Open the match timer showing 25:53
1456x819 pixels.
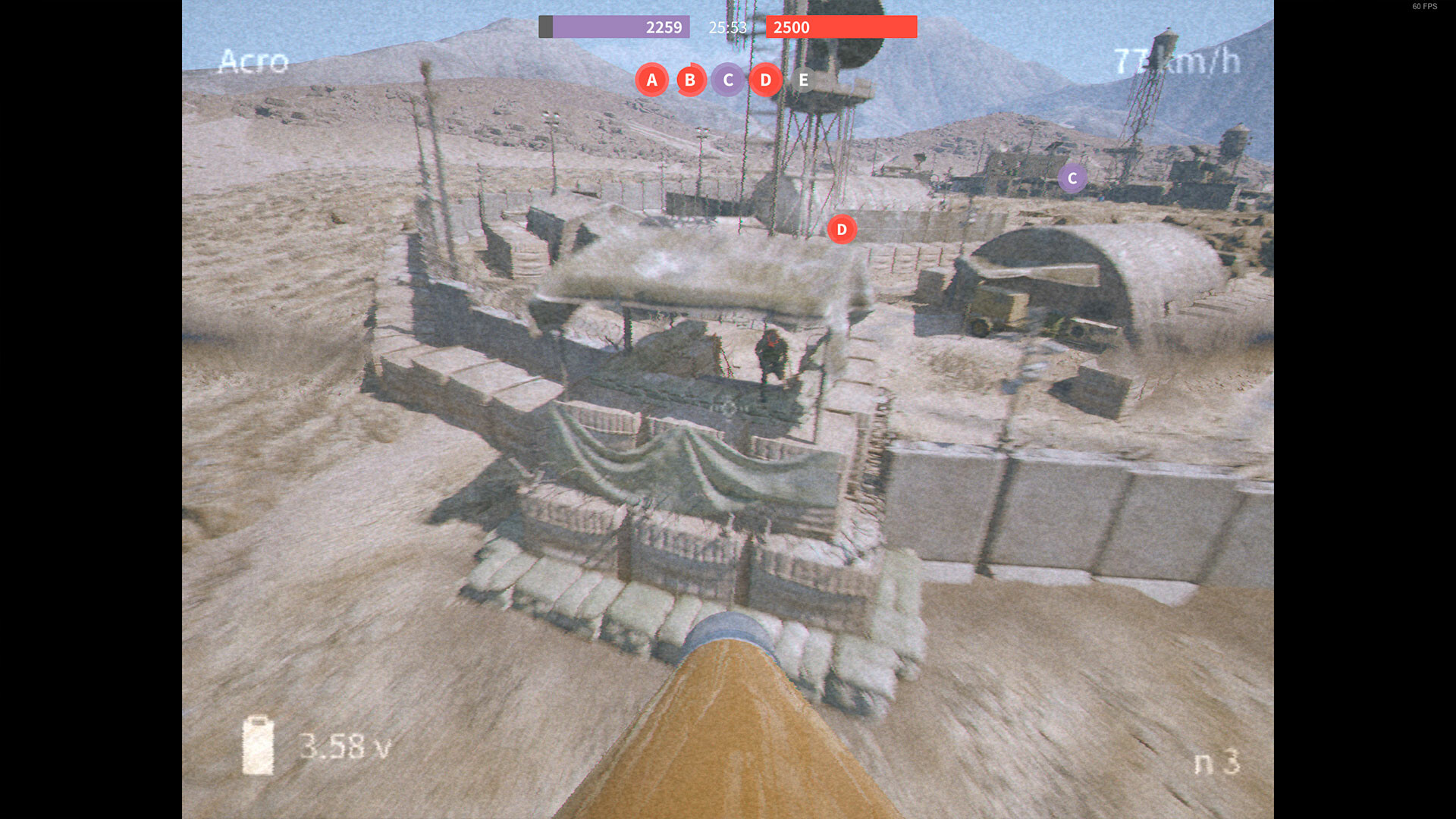[727, 27]
